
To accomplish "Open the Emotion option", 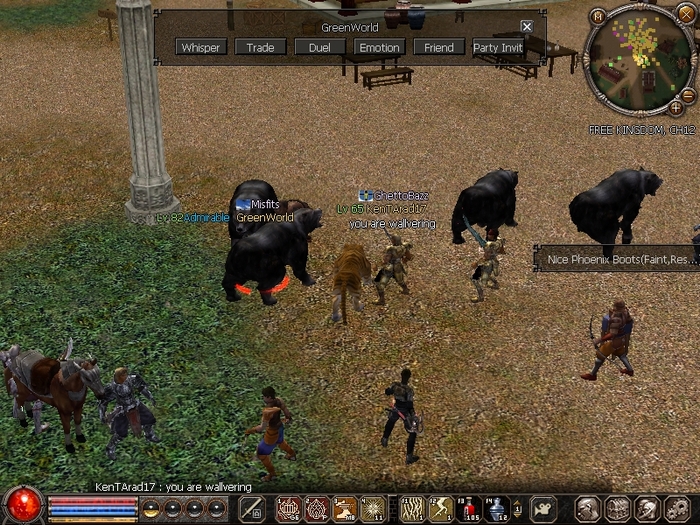I will pos(379,47).
